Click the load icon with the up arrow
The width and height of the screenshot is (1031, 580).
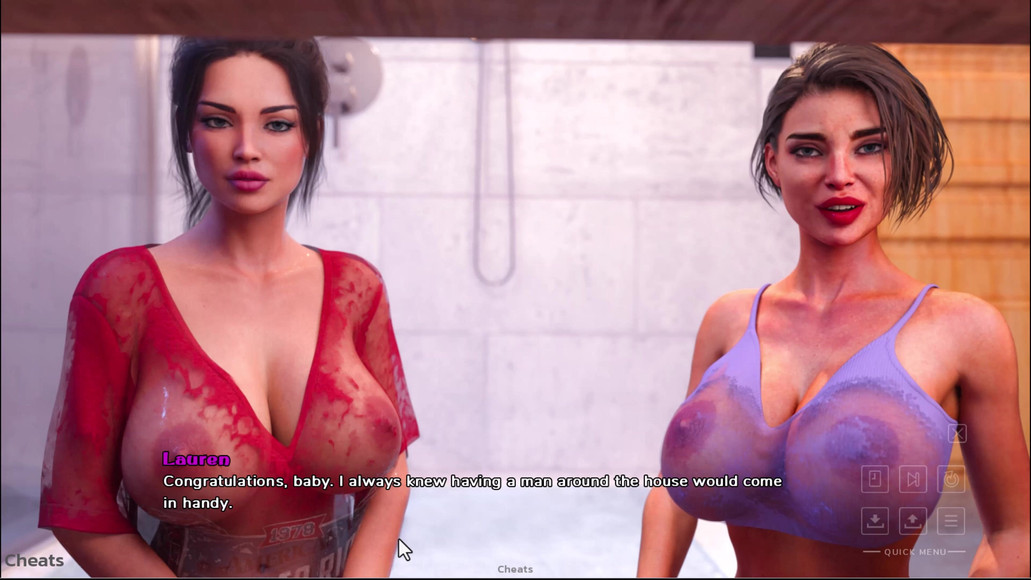click(912, 520)
